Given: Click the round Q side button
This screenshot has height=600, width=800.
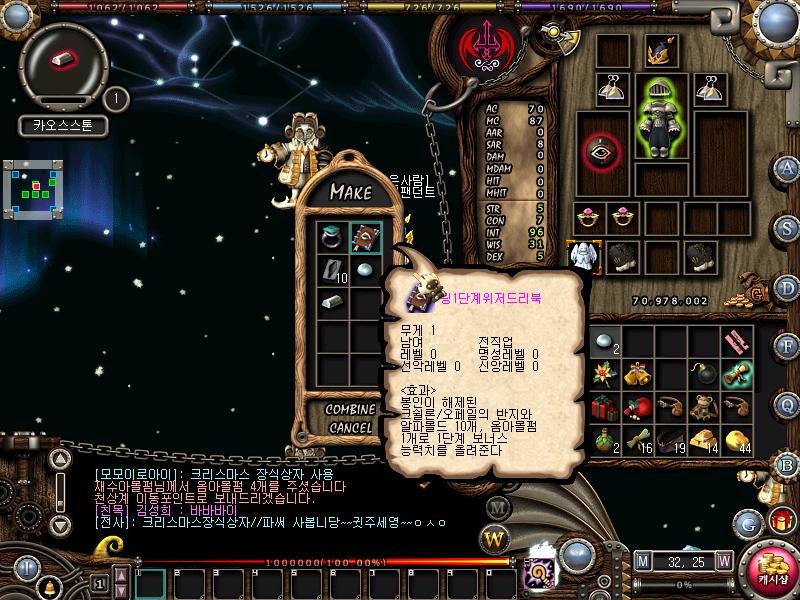Looking at the screenshot, I should click(788, 405).
